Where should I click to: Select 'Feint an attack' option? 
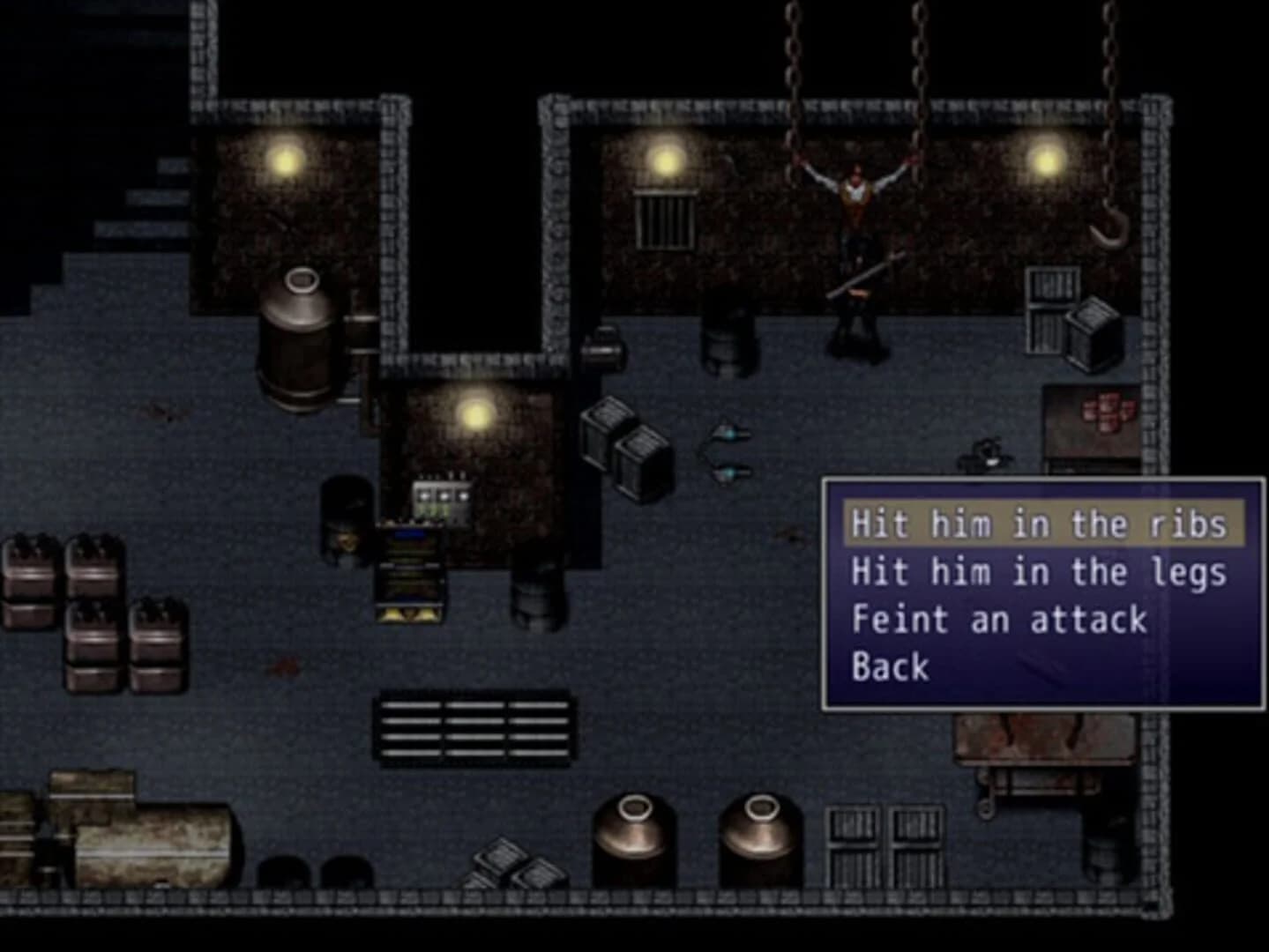997,619
